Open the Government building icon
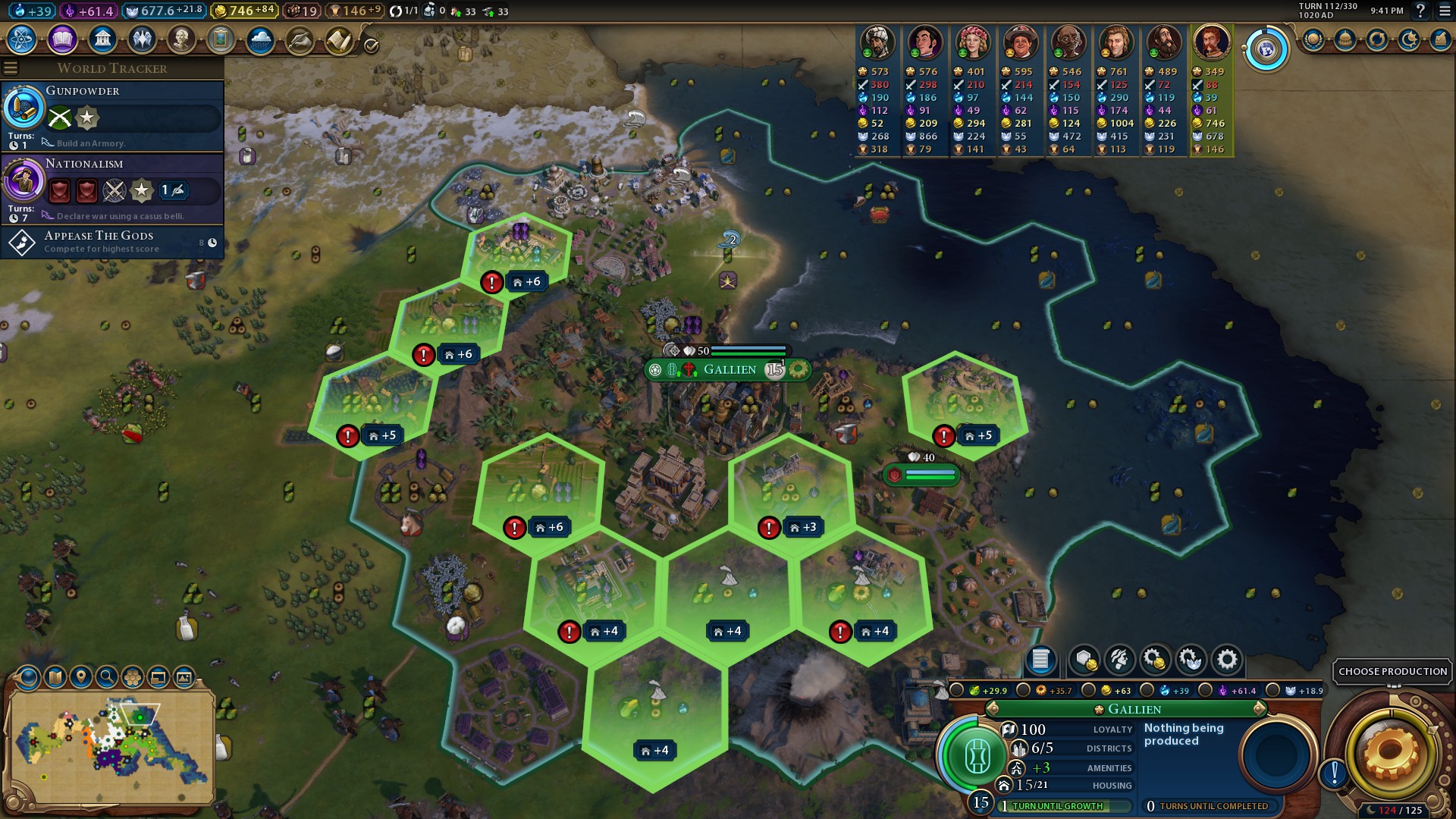 pos(102,39)
